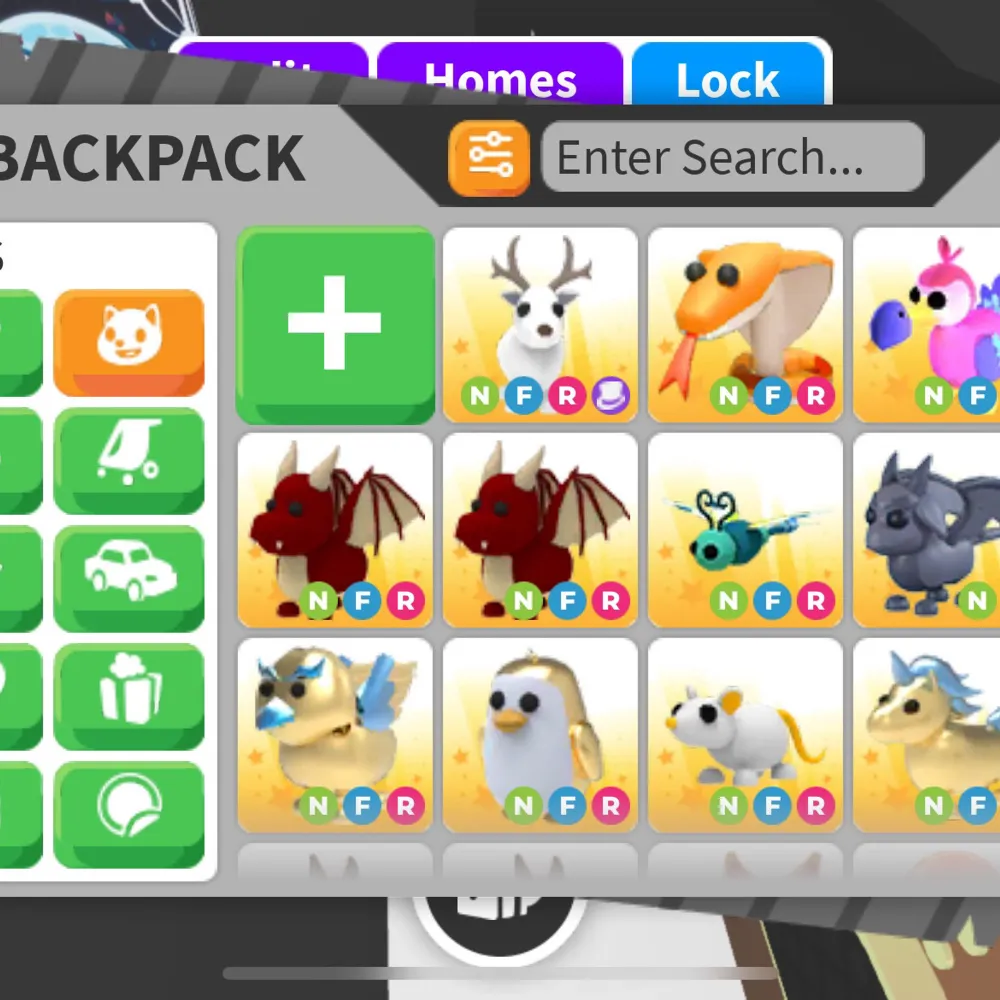1000x1000 pixels.
Task: Click the green plus add button
Action: pos(335,324)
